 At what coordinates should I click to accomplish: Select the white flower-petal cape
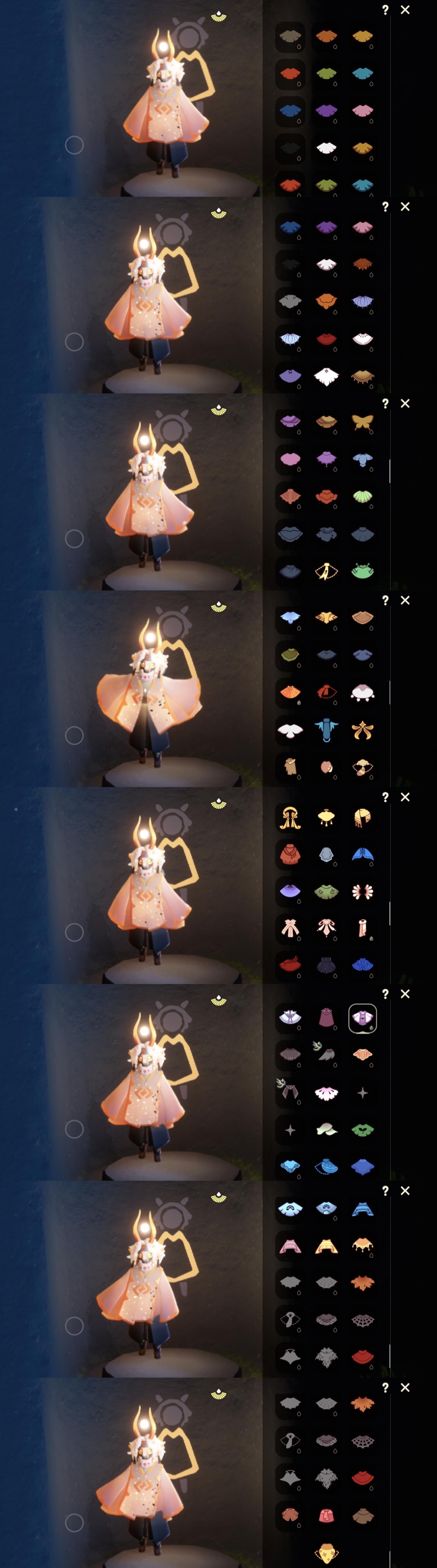coord(326,1093)
